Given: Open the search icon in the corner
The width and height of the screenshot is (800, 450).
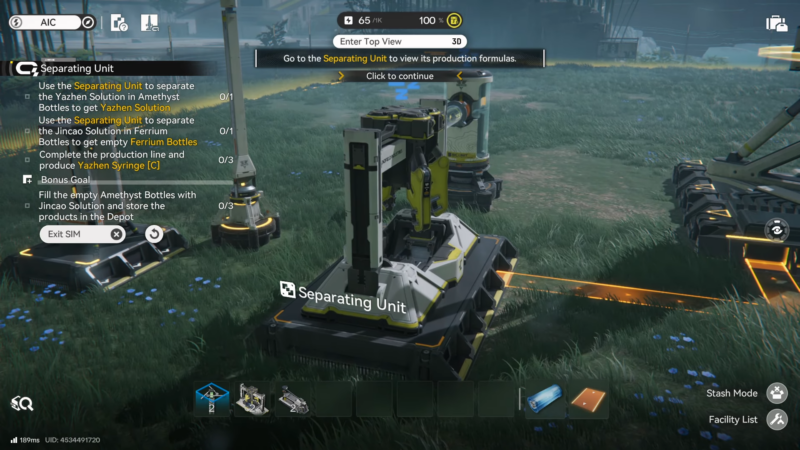Looking at the screenshot, I should (22, 404).
